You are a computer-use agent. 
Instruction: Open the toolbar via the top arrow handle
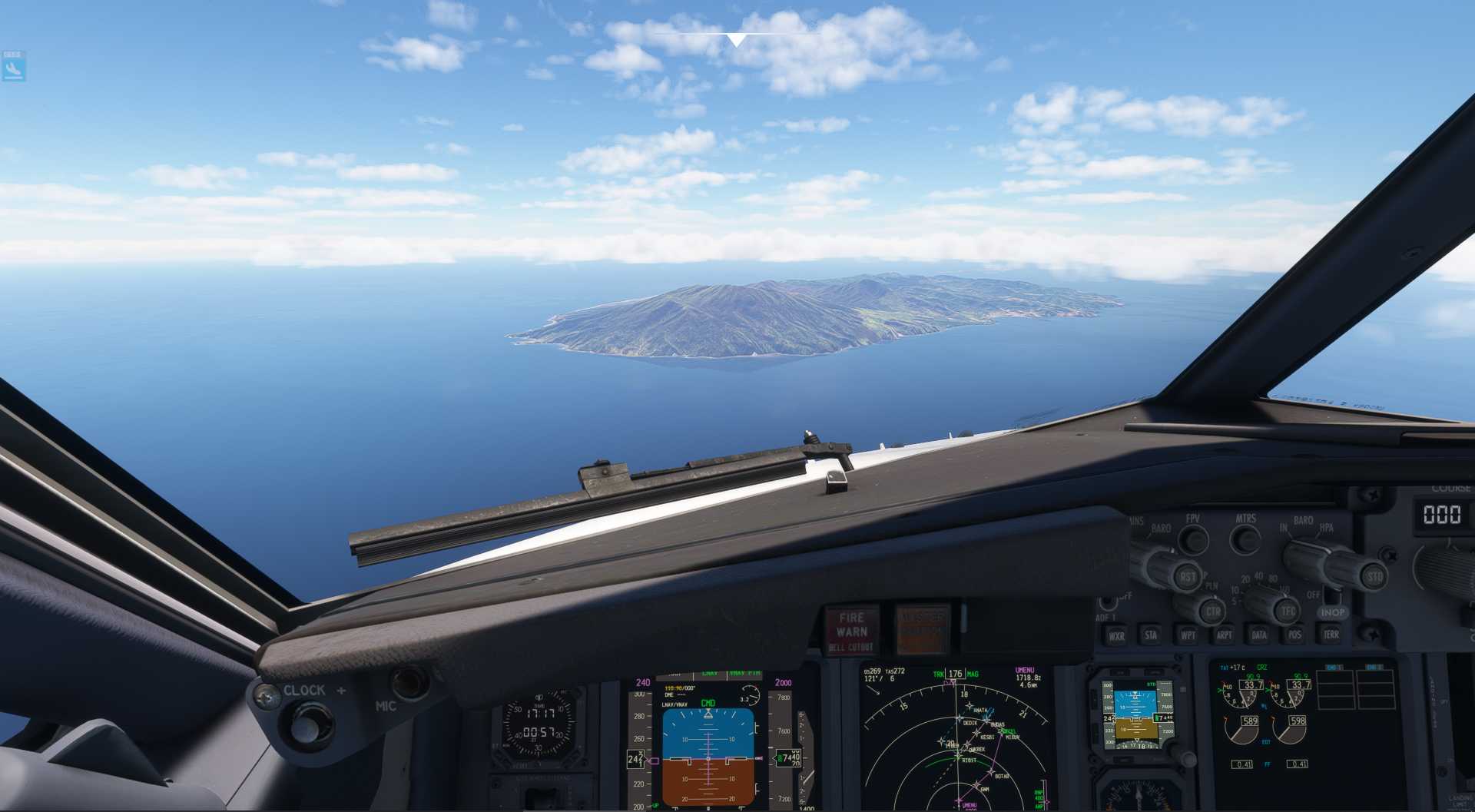pos(737,39)
